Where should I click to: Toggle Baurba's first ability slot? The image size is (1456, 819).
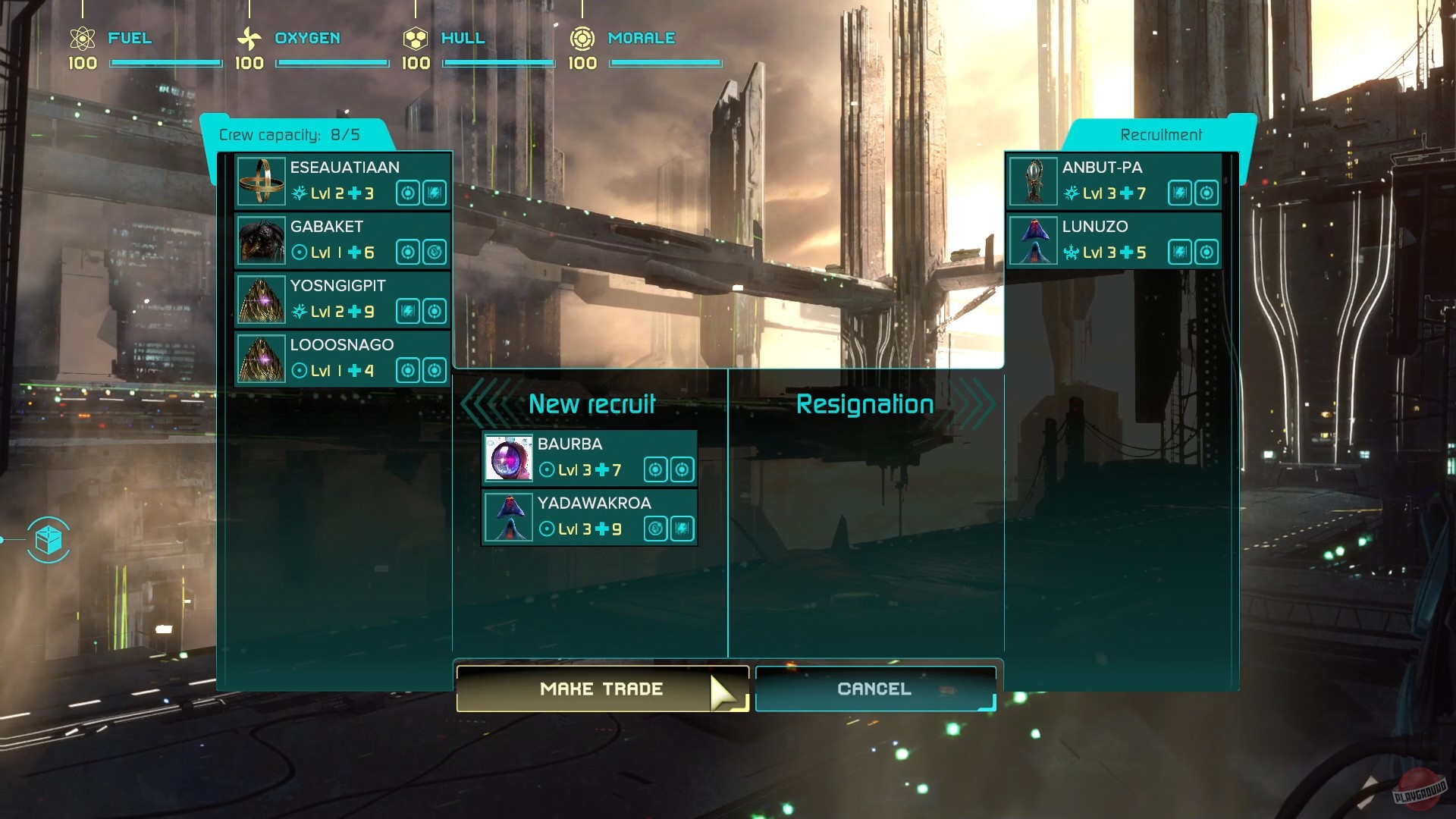(654, 470)
